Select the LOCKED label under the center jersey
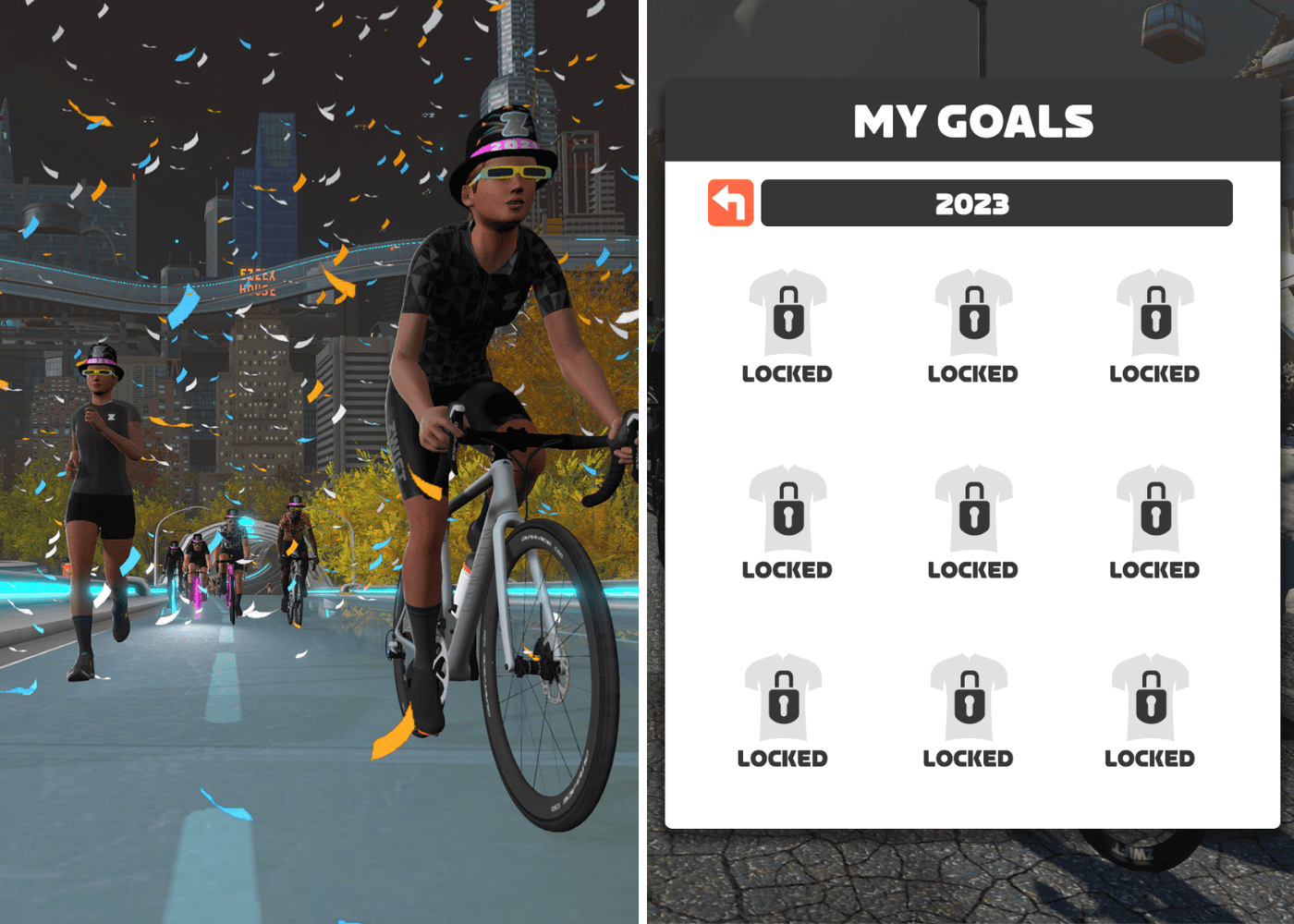The height and width of the screenshot is (924, 1294). 972,570
